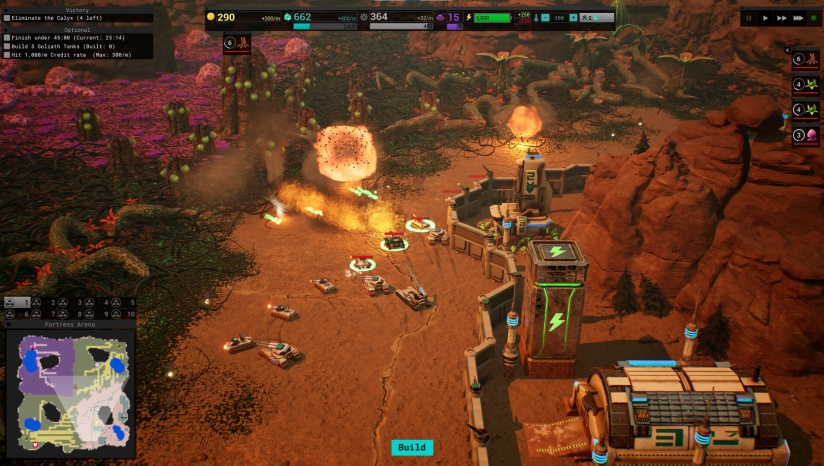The image size is (824, 466).
Task: Pause the game speed
Action: point(750,18)
